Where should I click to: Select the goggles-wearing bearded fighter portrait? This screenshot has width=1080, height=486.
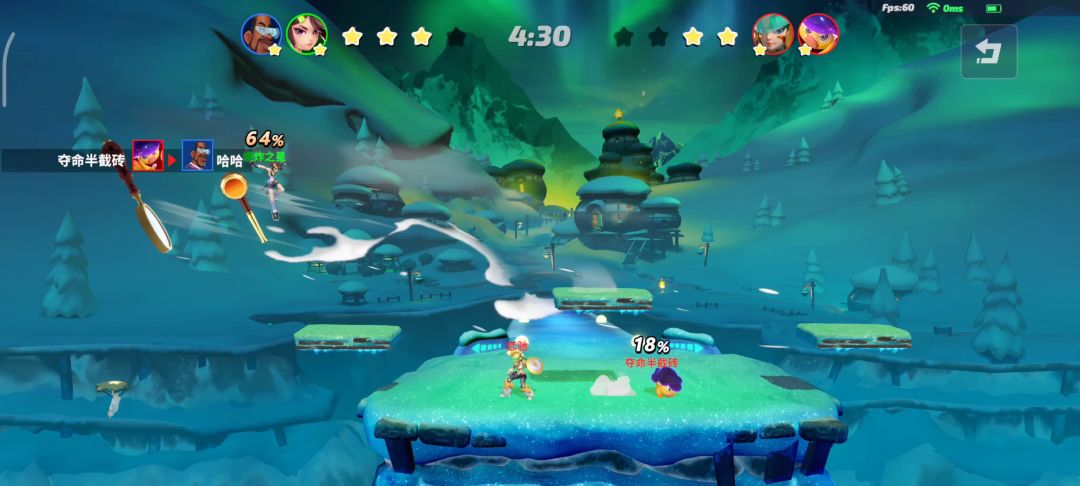[x=261, y=34]
